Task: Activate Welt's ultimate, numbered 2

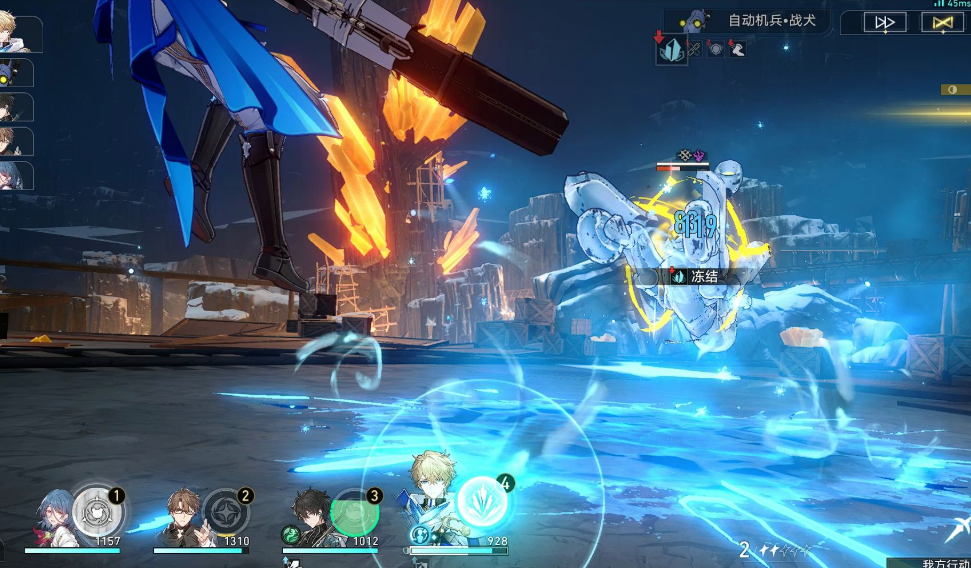Action: click(226, 512)
